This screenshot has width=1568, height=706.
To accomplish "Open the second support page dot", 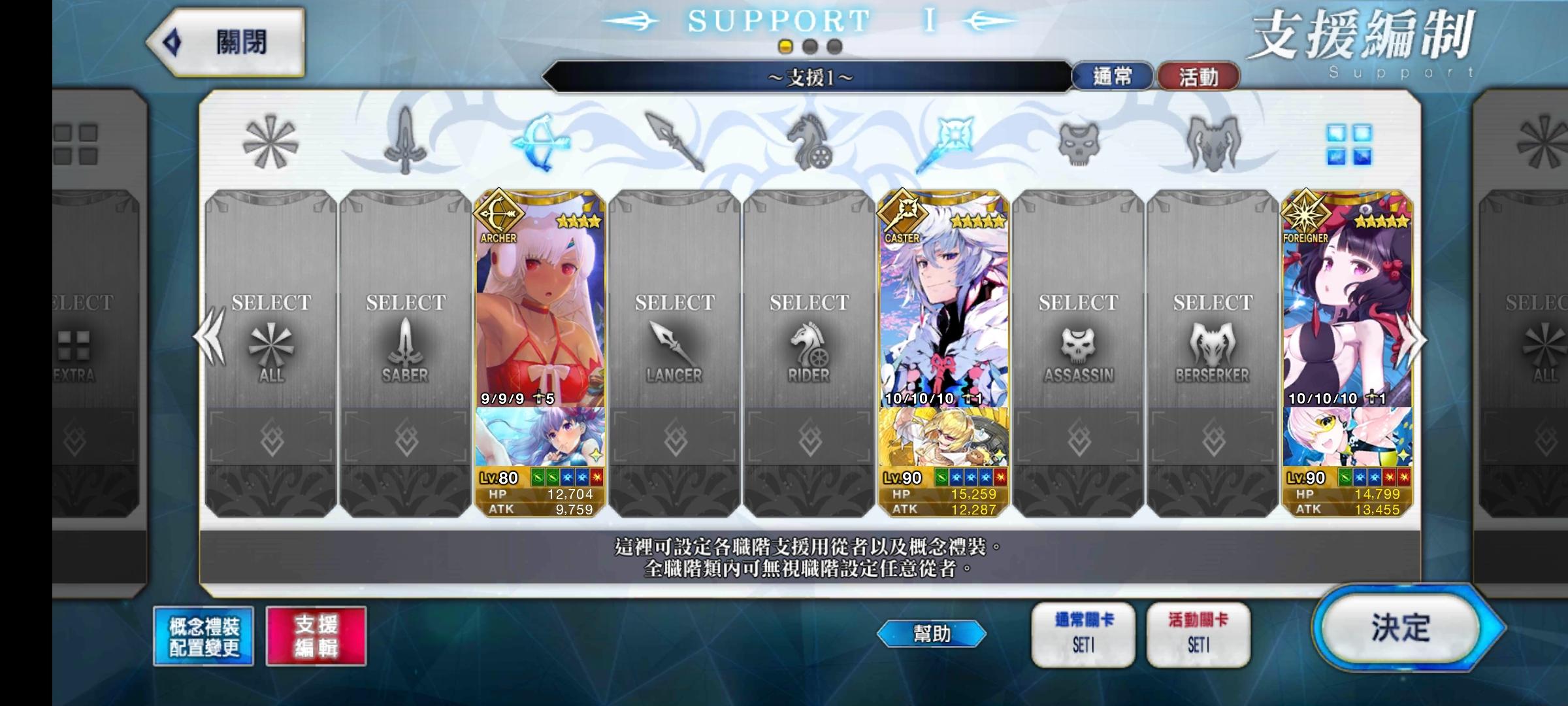I will point(808,46).
